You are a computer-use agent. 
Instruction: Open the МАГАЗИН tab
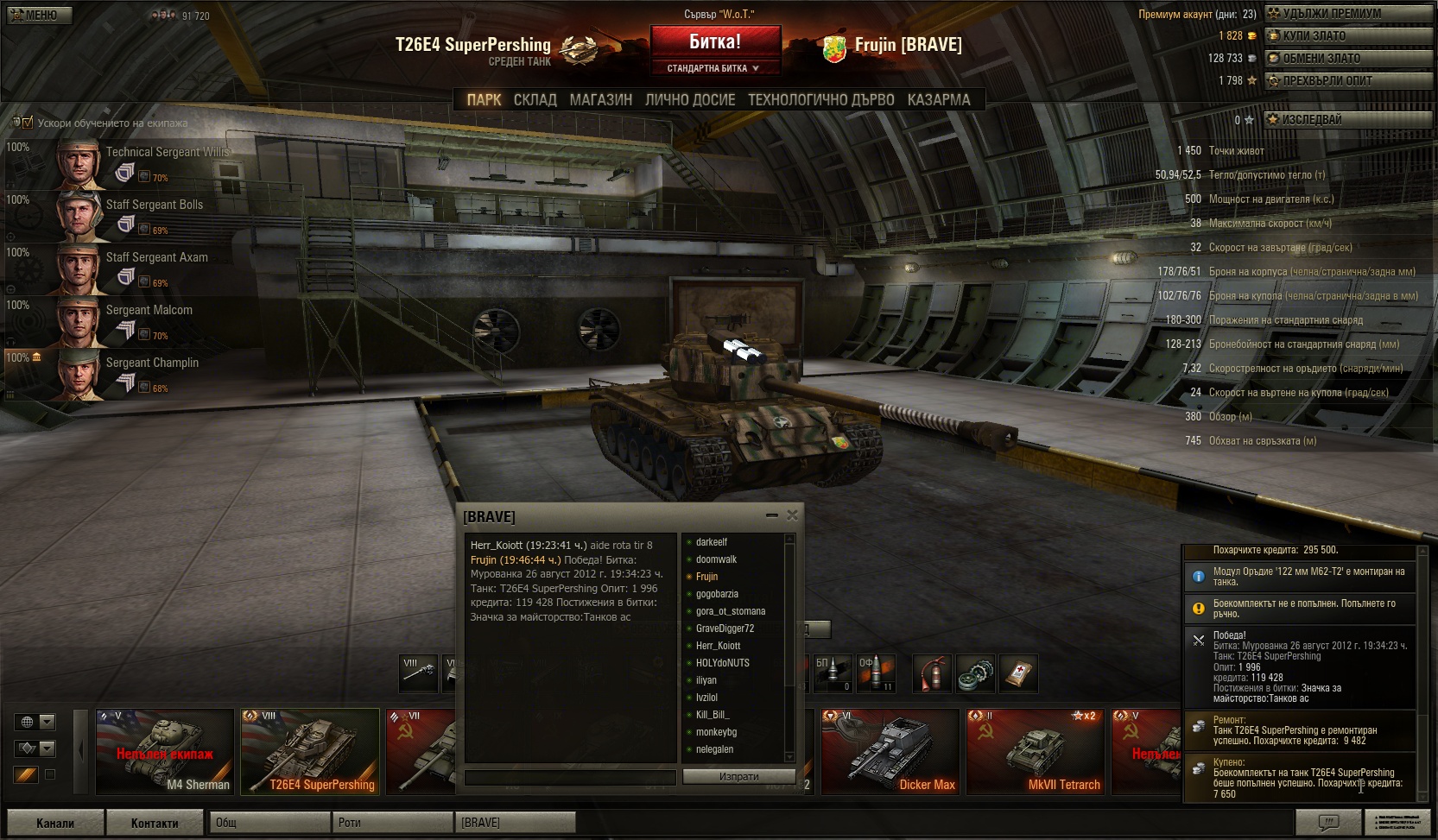(x=600, y=100)
